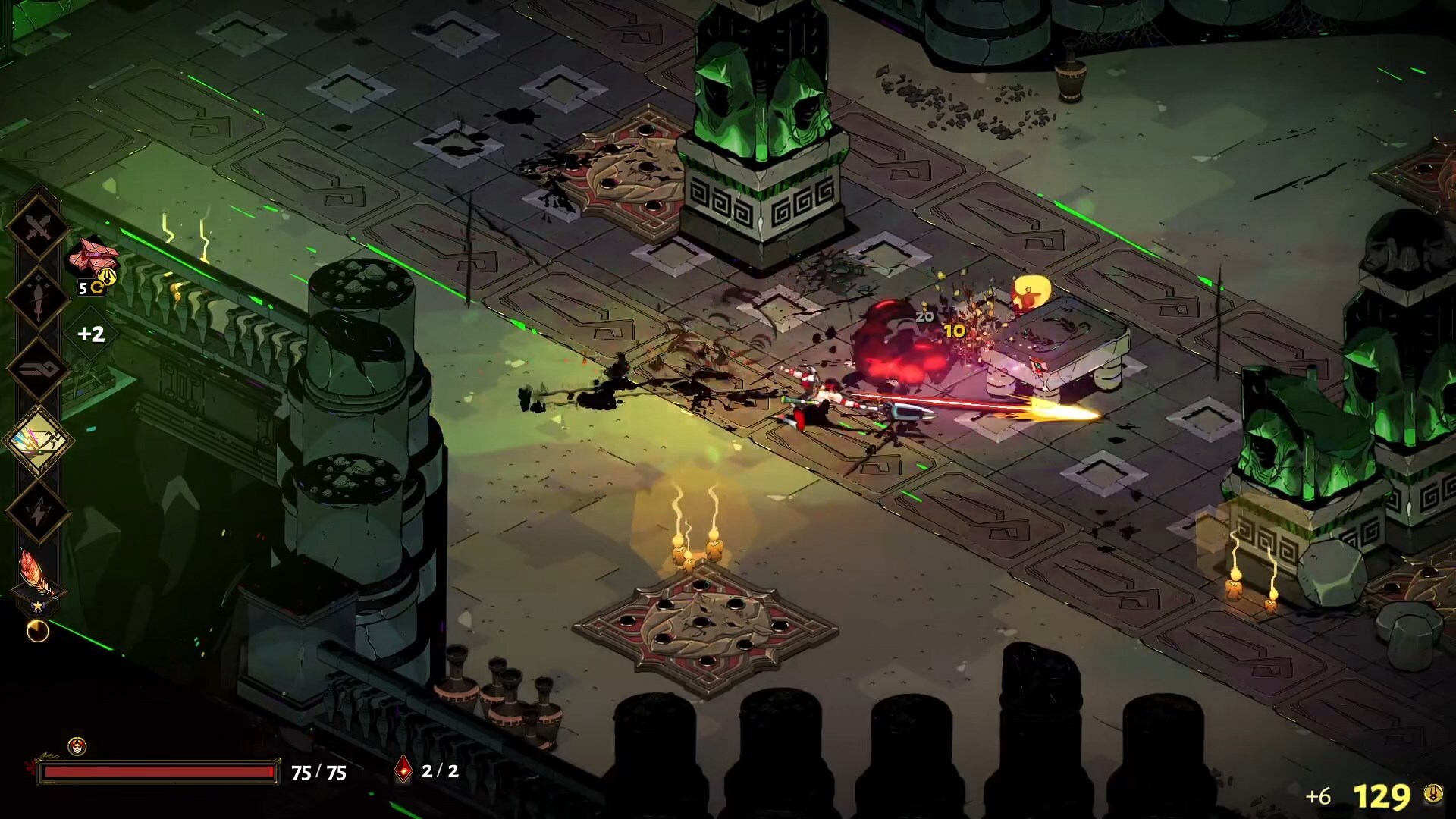Select the golden lightning Dash boon

coord(38,441)
